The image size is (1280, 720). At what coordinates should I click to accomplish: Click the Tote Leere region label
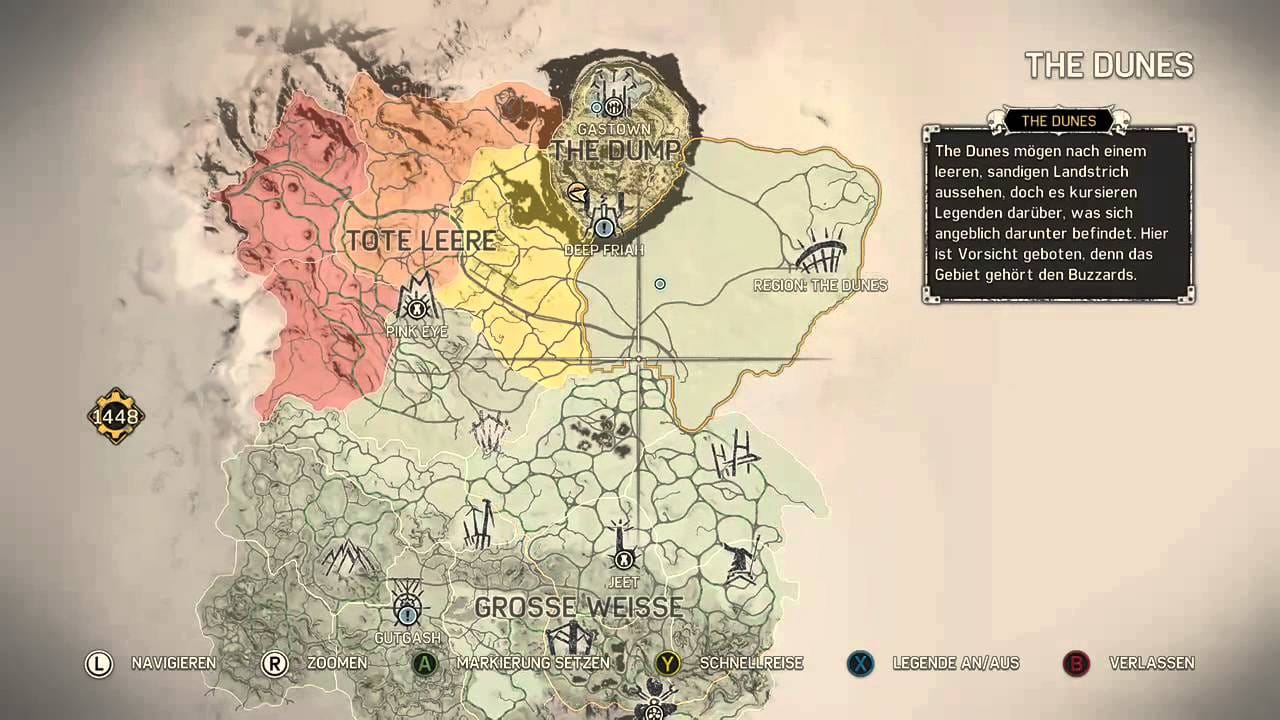coord(420,241)
